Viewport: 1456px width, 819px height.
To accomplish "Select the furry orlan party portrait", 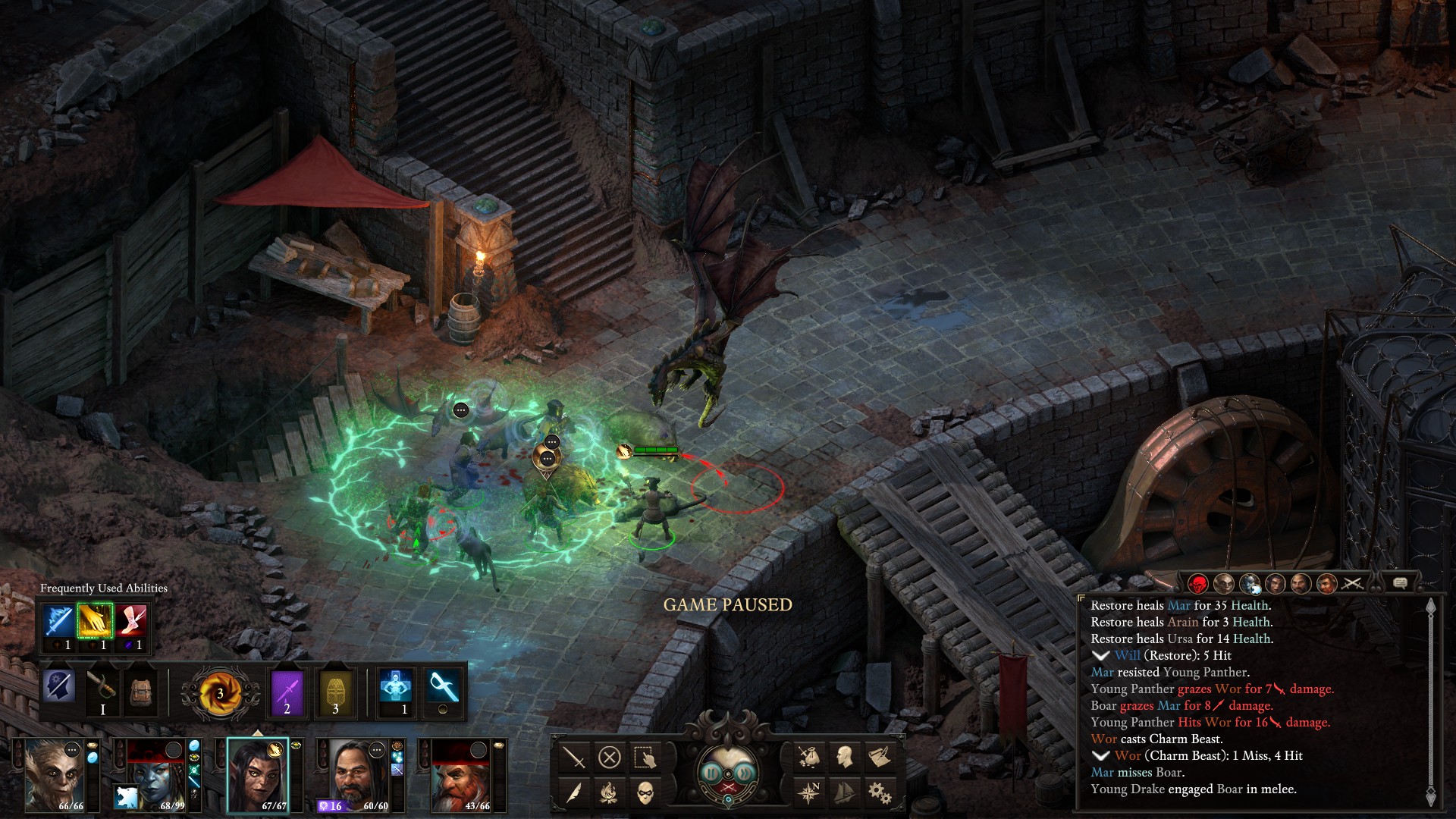I will tap(56, 773).
